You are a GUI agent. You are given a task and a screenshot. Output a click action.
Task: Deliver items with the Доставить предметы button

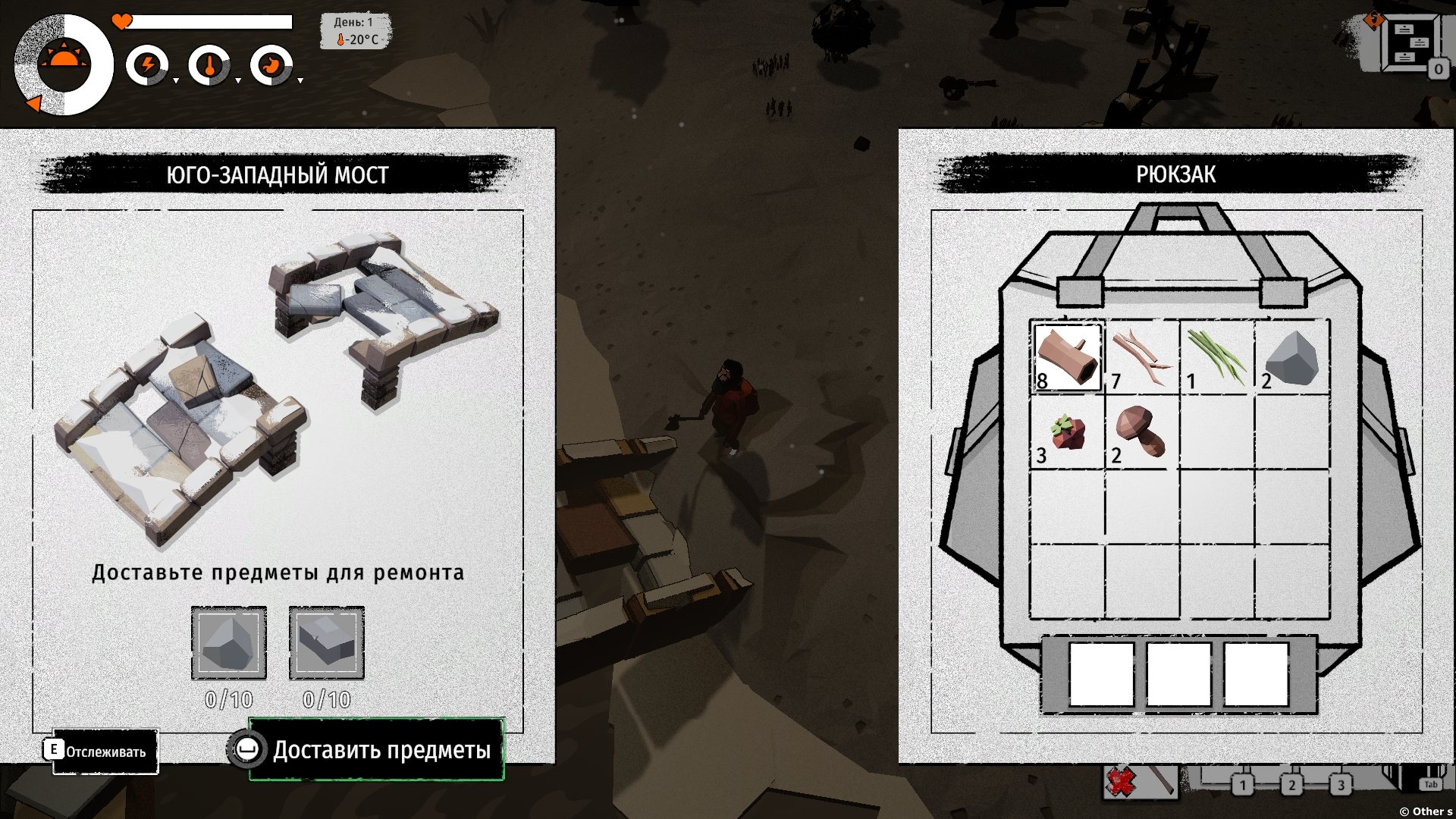[377, 750]
